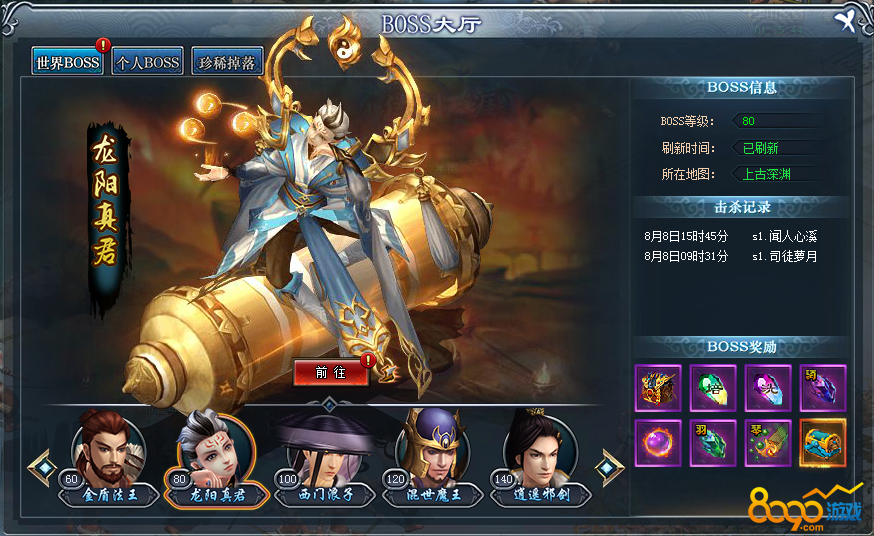
Task: Click the right arrow of the boss list
Action: pos(609,466)
